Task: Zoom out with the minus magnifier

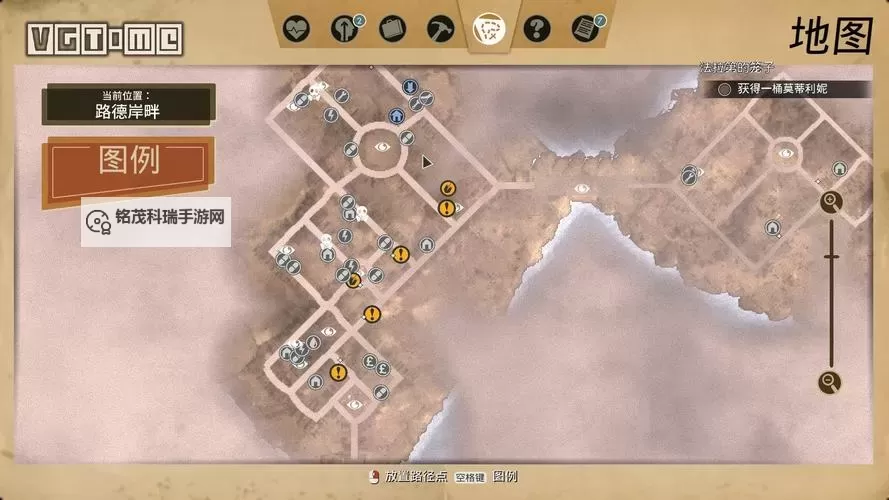Action: pyautogui.click(x=829, y=381)
